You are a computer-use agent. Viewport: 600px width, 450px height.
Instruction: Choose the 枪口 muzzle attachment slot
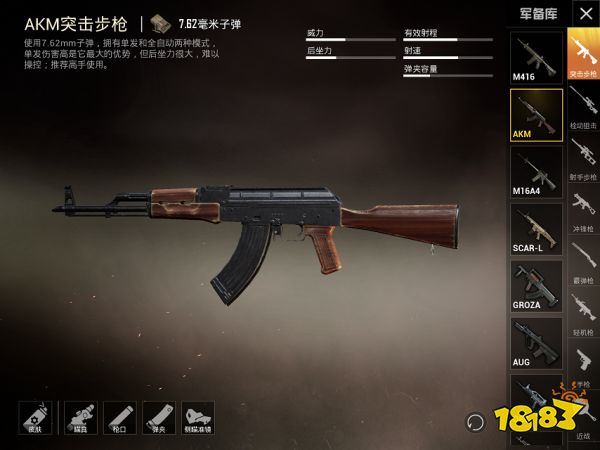(118, 418)
